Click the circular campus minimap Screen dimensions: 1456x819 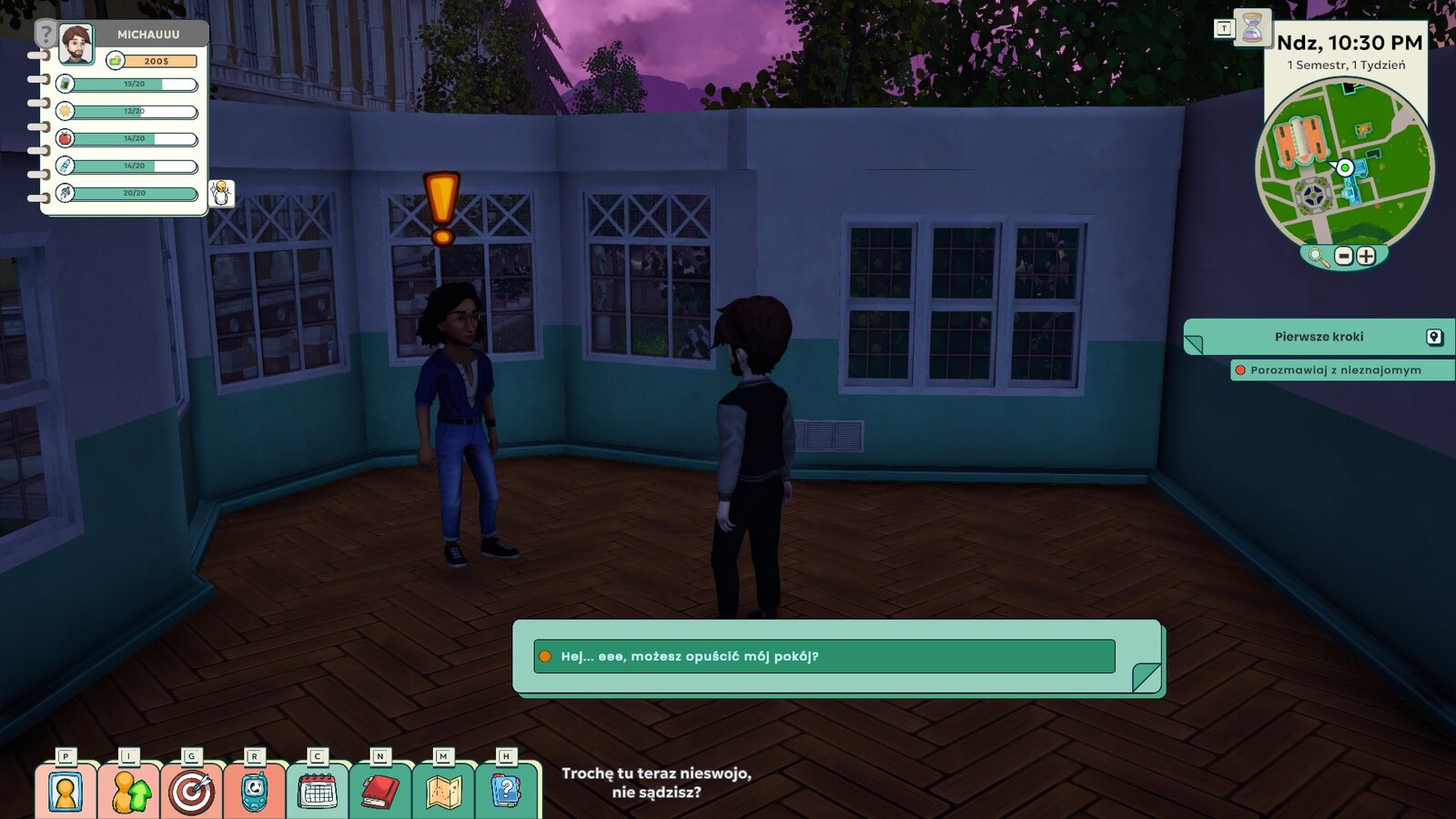[x=1343, y=164]
